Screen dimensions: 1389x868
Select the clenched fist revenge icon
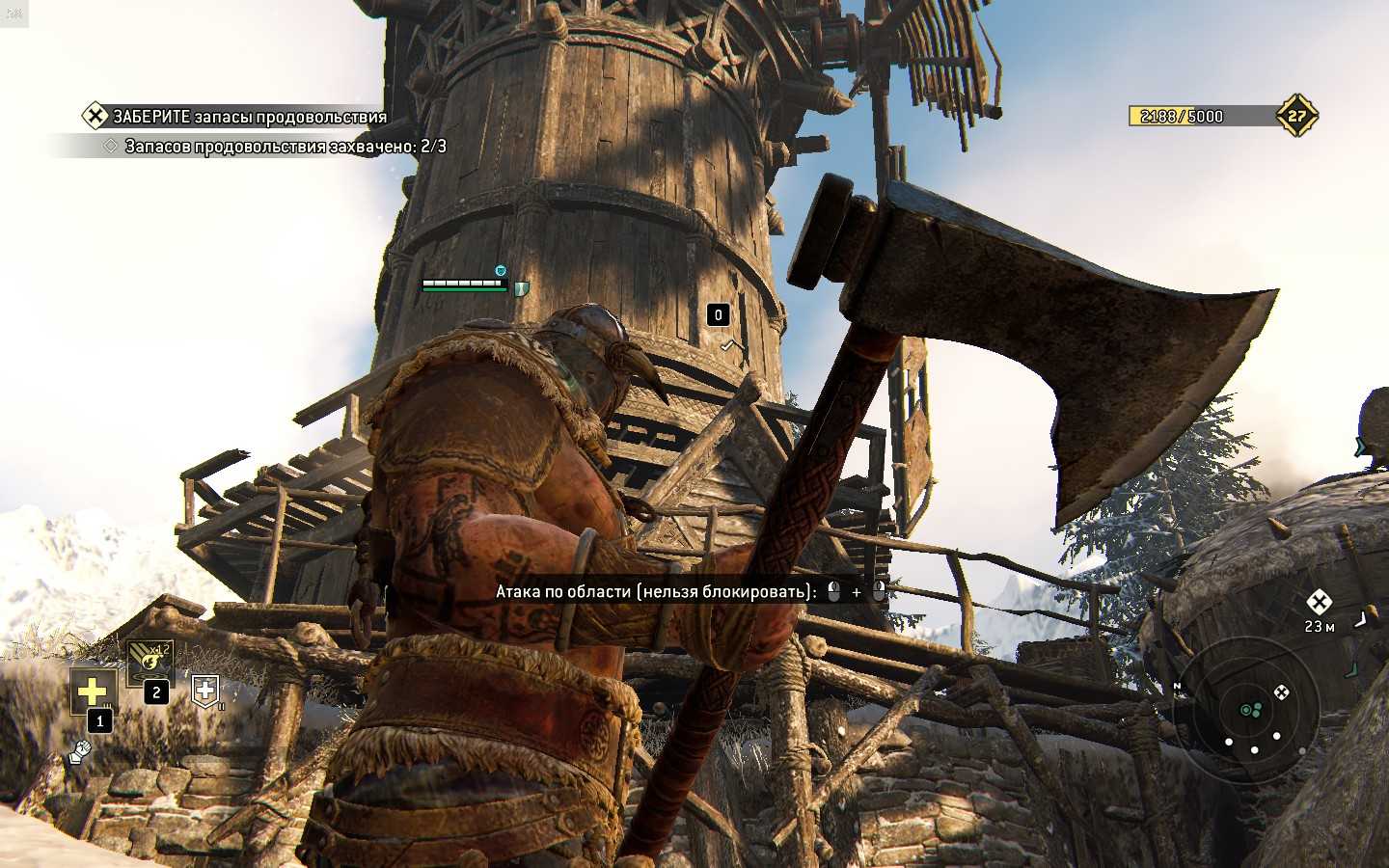[x=79, y=751]
